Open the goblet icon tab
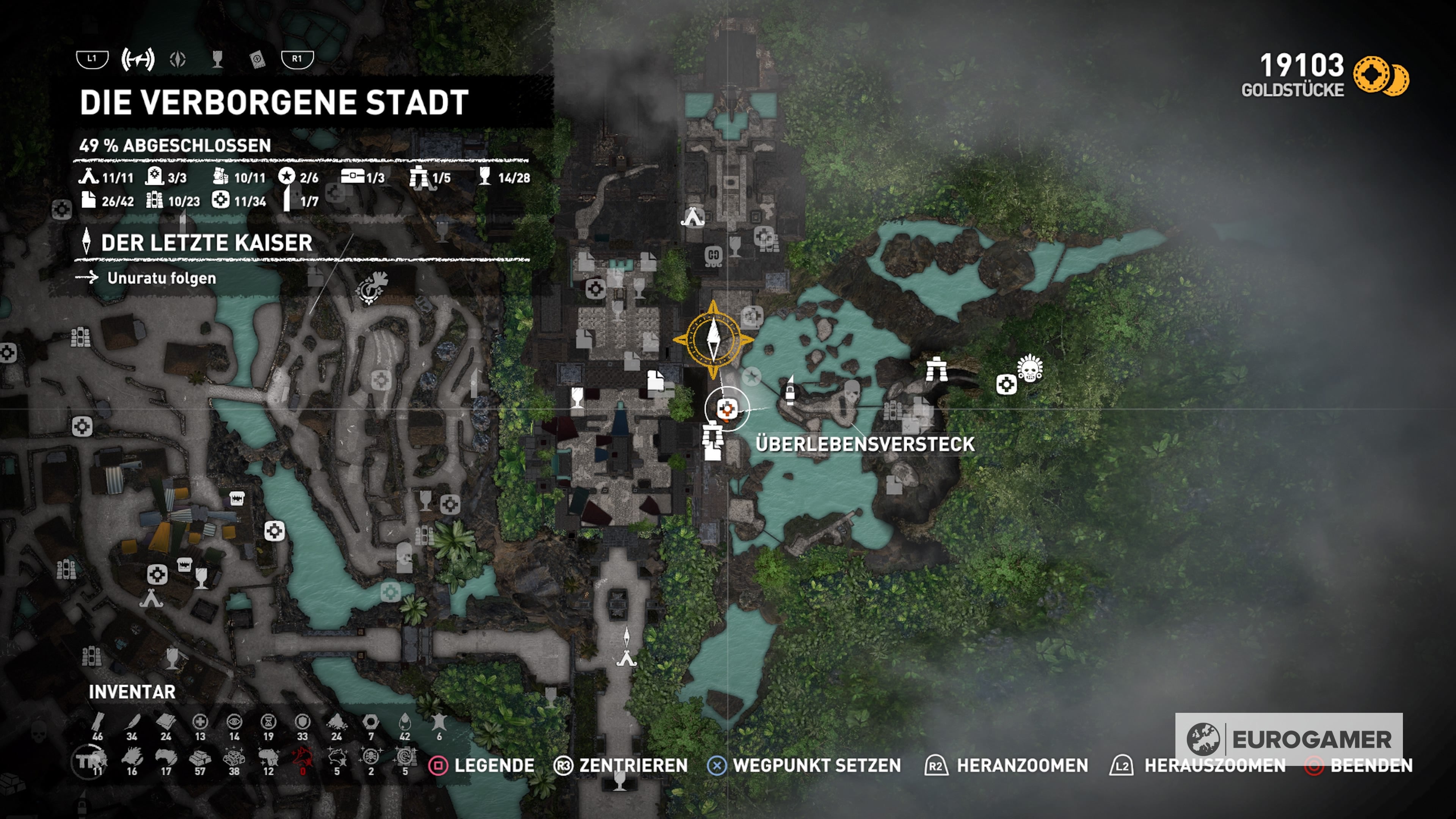1456x819 pixels. point(217,59)
